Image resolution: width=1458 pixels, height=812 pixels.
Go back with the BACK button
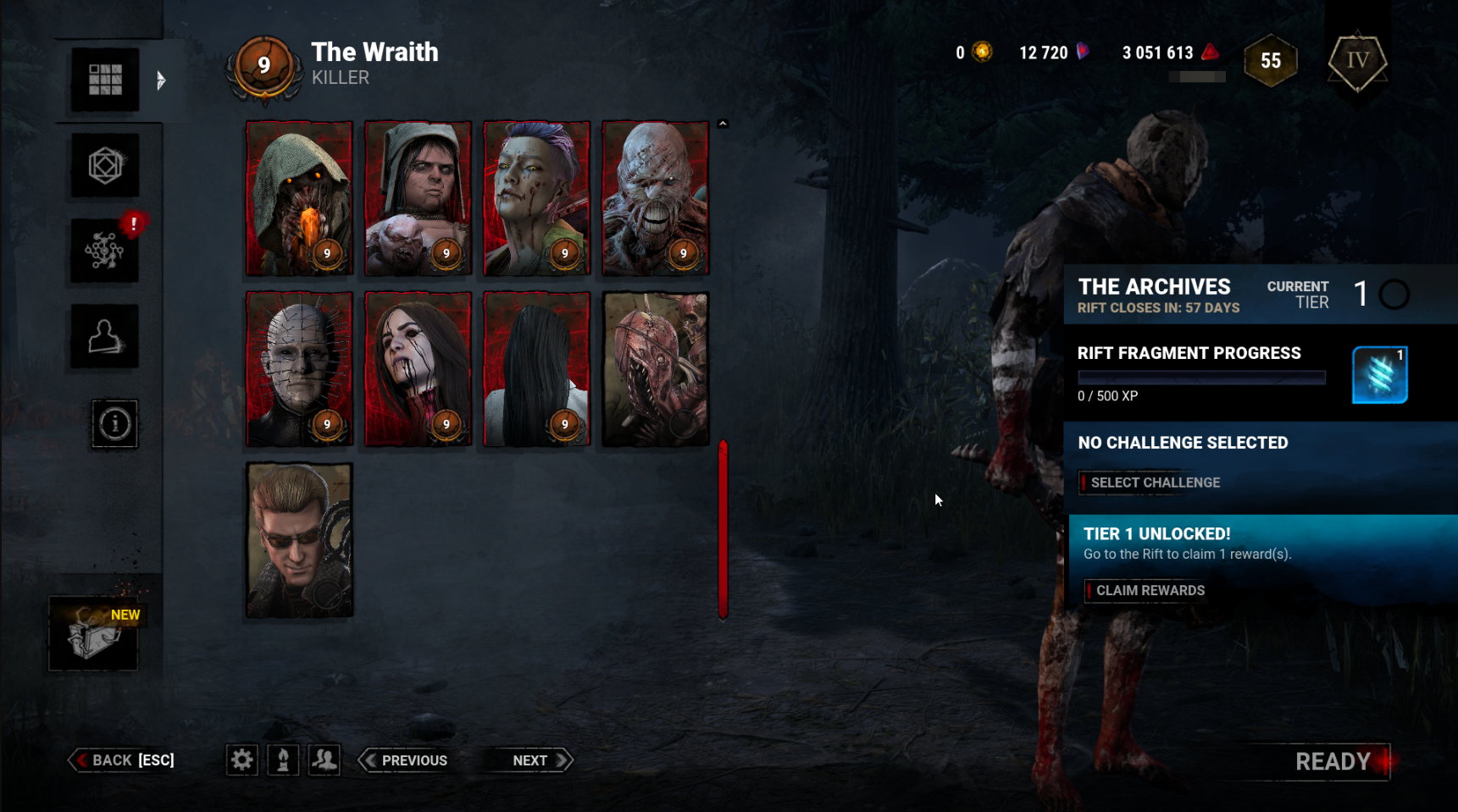coord(123,760)
